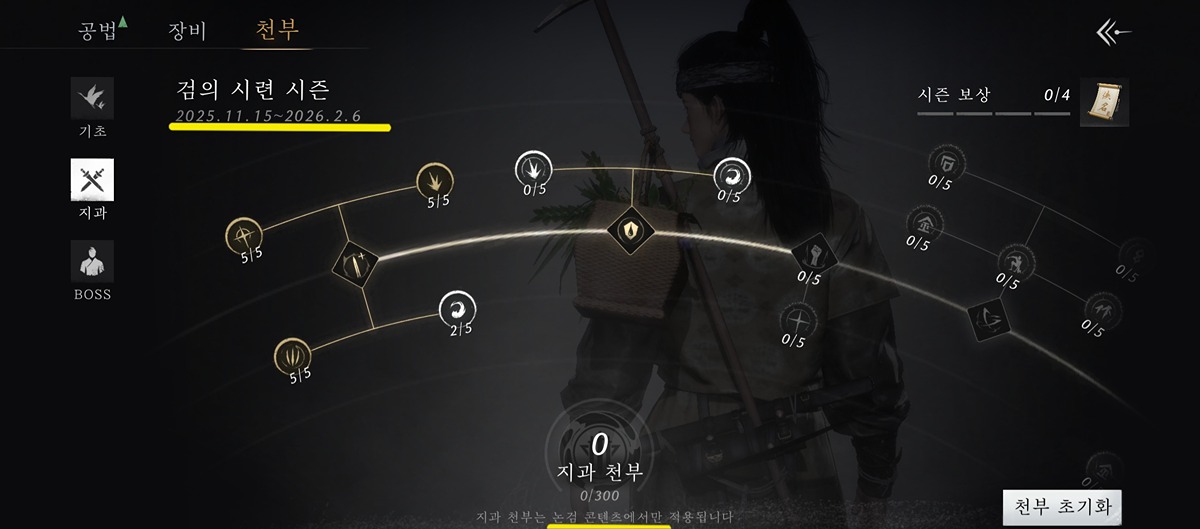Select the 천부 tab
Screen dimensions: 1200x529
click(x=277, y=30)
